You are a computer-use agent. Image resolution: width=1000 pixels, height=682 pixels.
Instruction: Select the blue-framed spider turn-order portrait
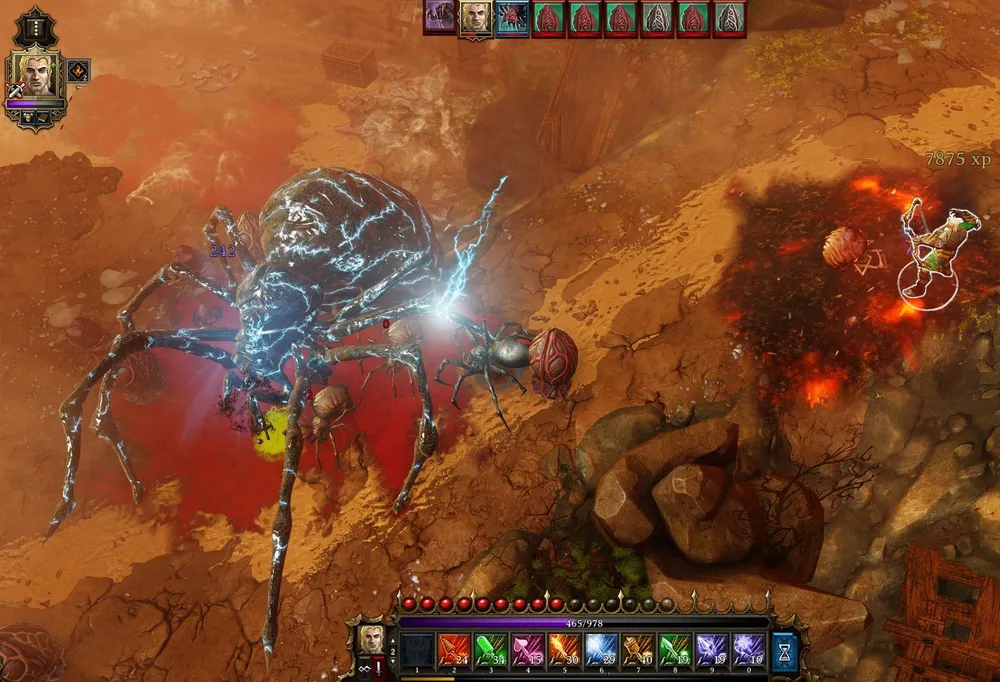click(x=512, y=18)
